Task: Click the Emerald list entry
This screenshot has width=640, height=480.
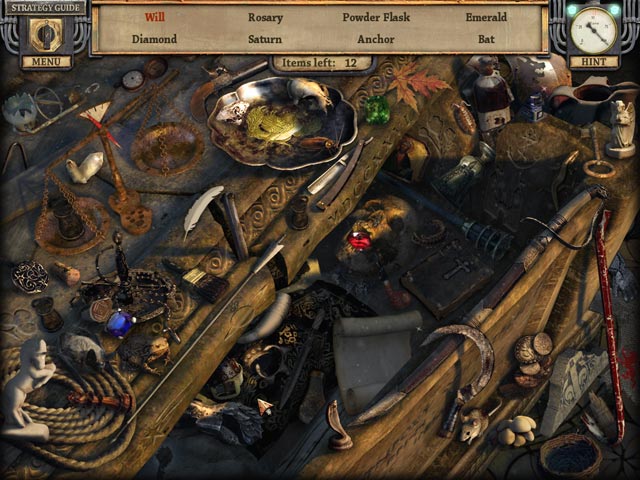Action: 486,17
